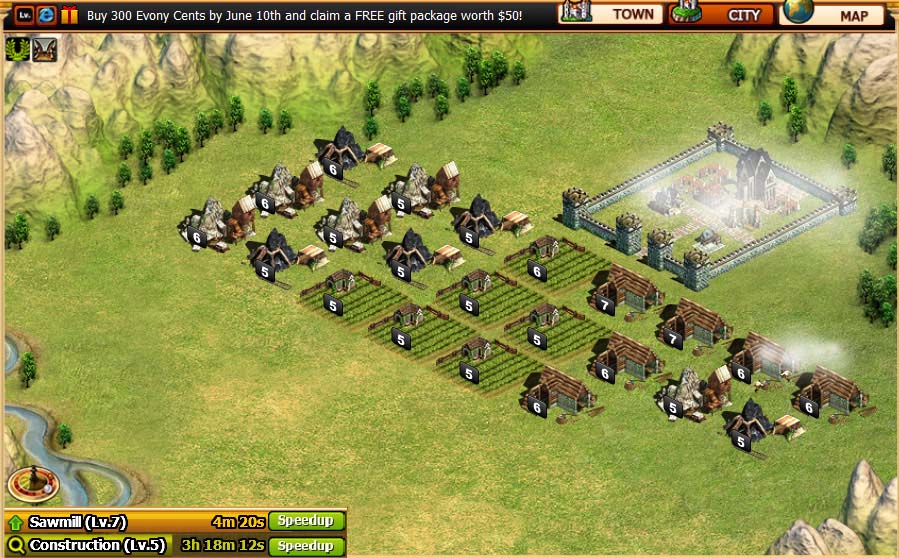Open the roulette wheel icon
The image size is (899, 558).
pyautogui.click(x=33, y=484)
